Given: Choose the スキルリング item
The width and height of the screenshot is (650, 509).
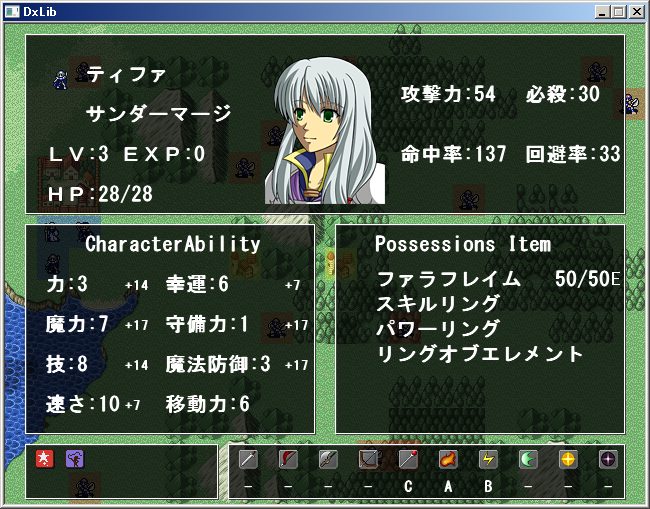Looking at the screenshot, I should point(439,303).
